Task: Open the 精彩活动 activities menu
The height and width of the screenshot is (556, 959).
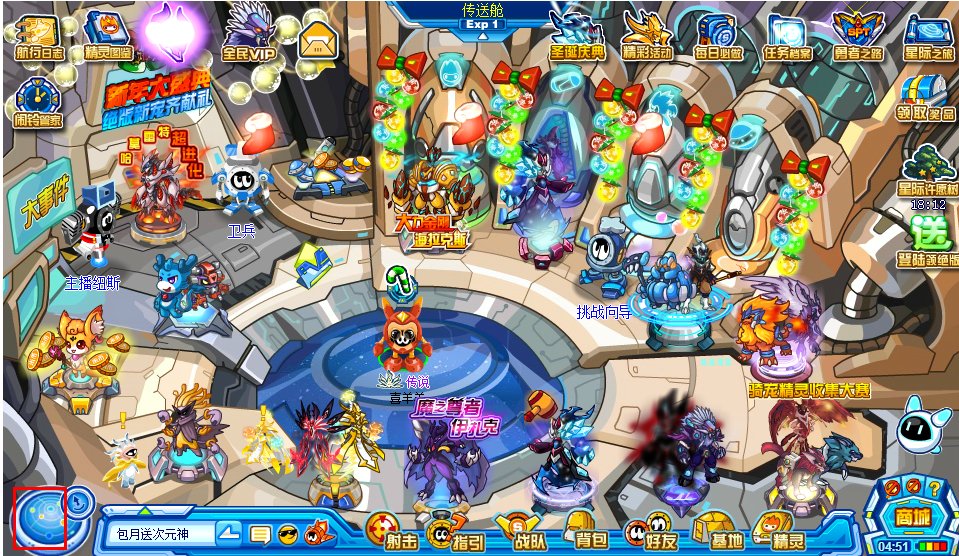Action: point(647,33)
